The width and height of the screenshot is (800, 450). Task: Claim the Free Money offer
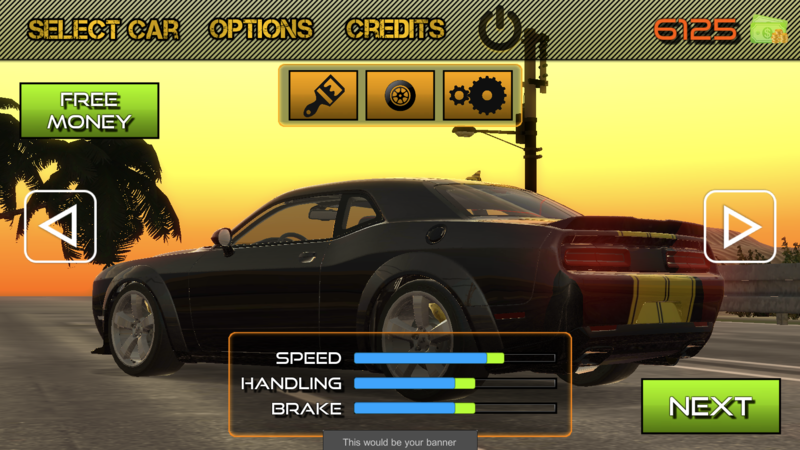point(90,111)
